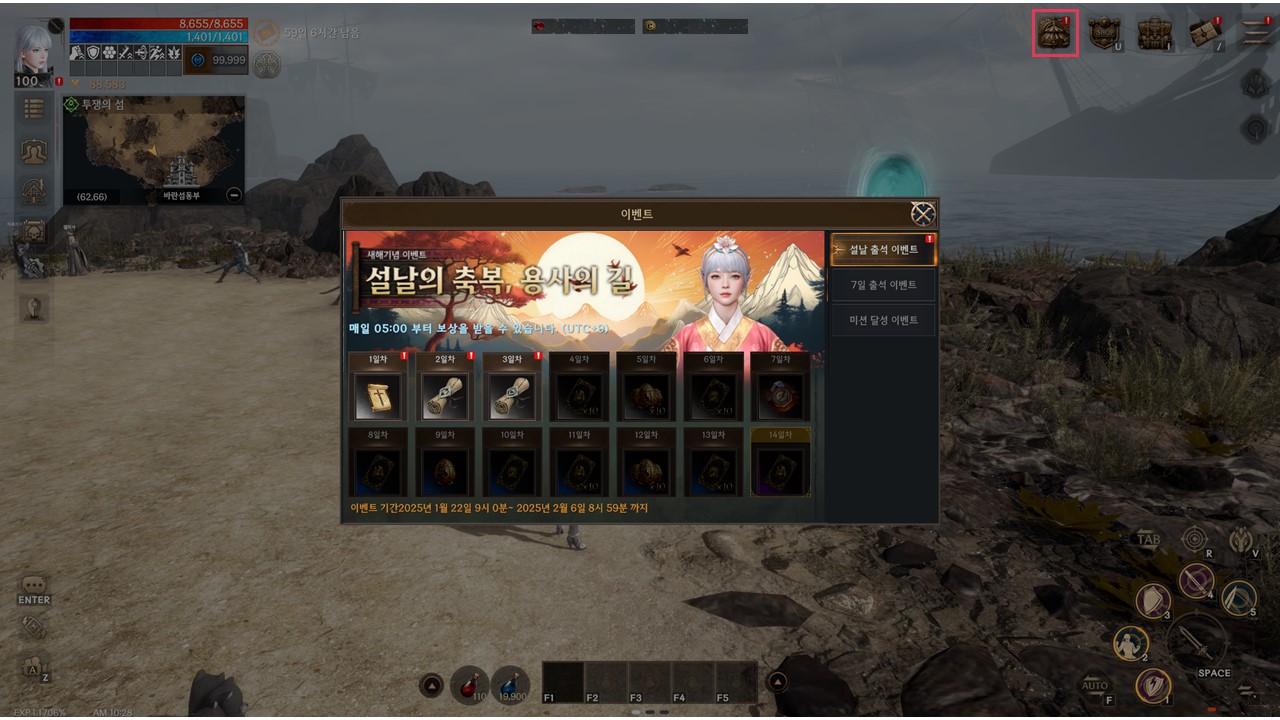Close the 이벤트 event window

tap(922, 214)
